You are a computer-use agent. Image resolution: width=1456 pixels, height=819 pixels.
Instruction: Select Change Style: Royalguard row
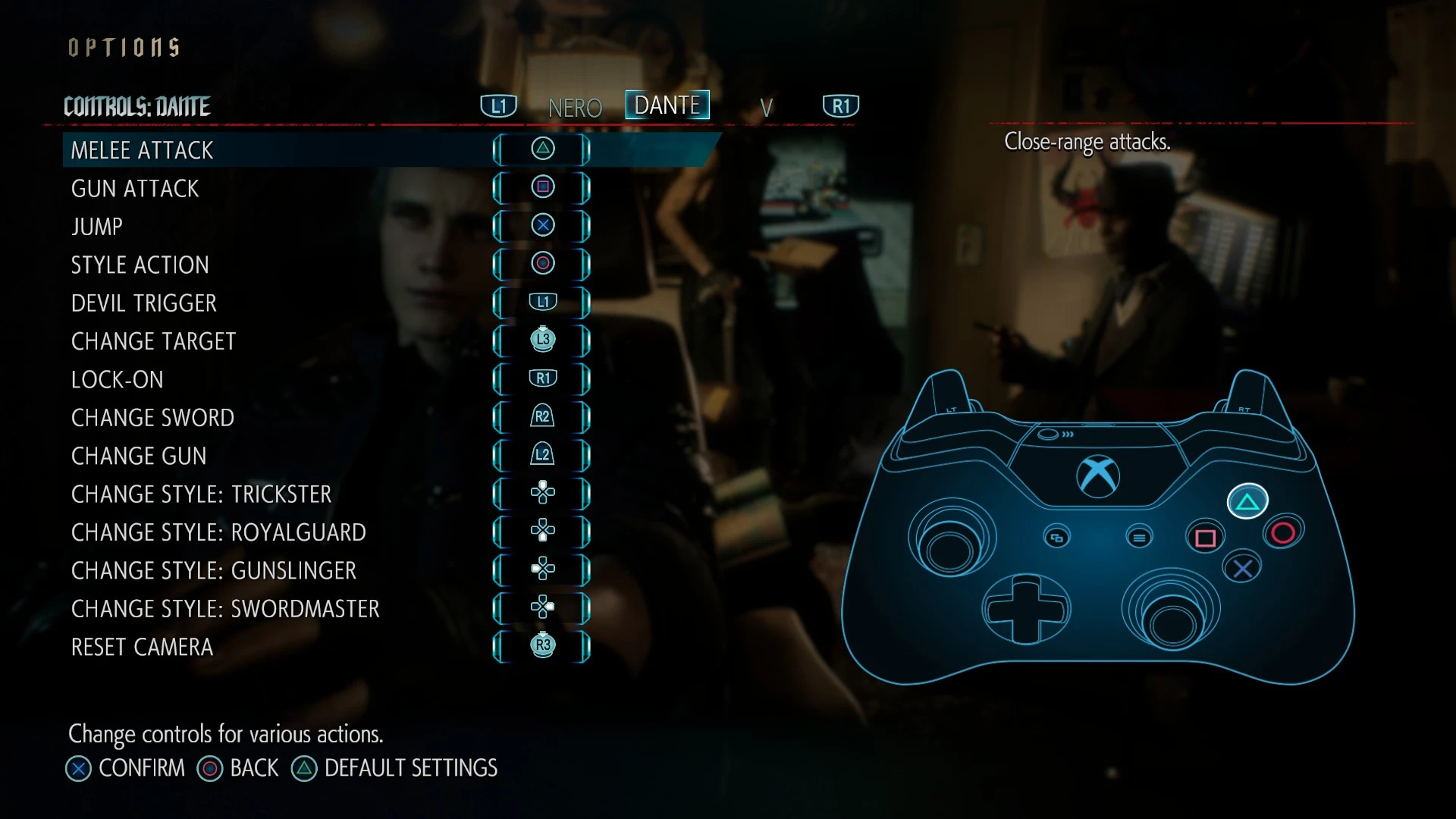click(218, 532)
